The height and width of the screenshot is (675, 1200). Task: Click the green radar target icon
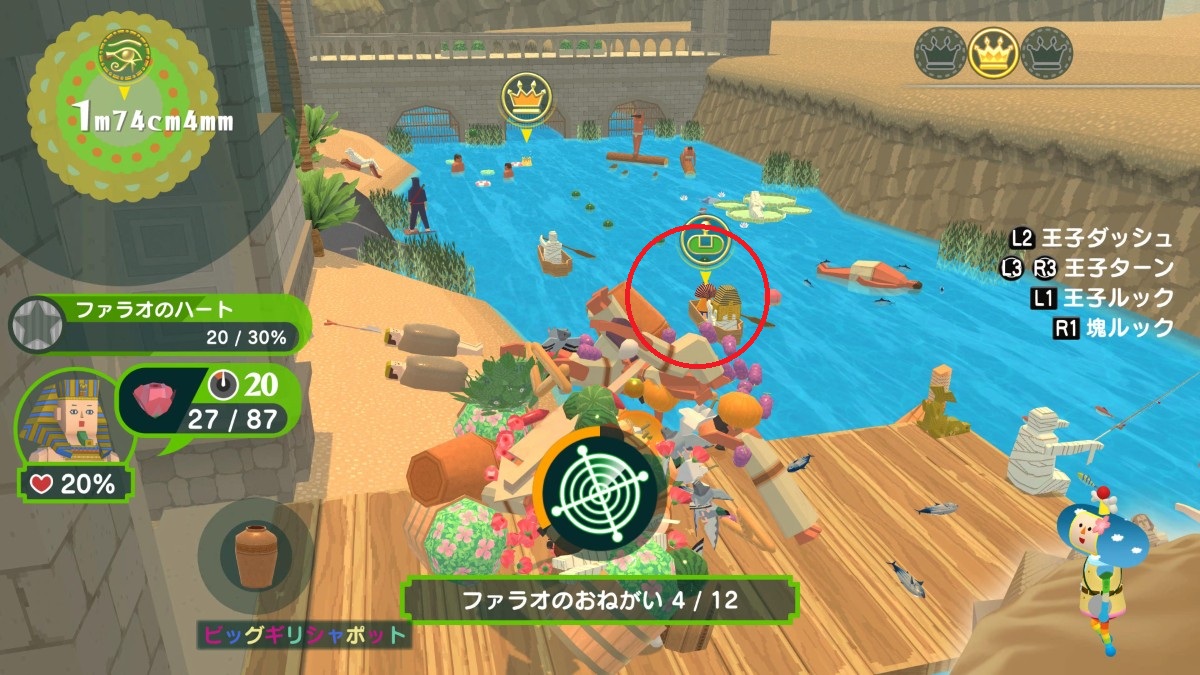[x=598, y=487]
